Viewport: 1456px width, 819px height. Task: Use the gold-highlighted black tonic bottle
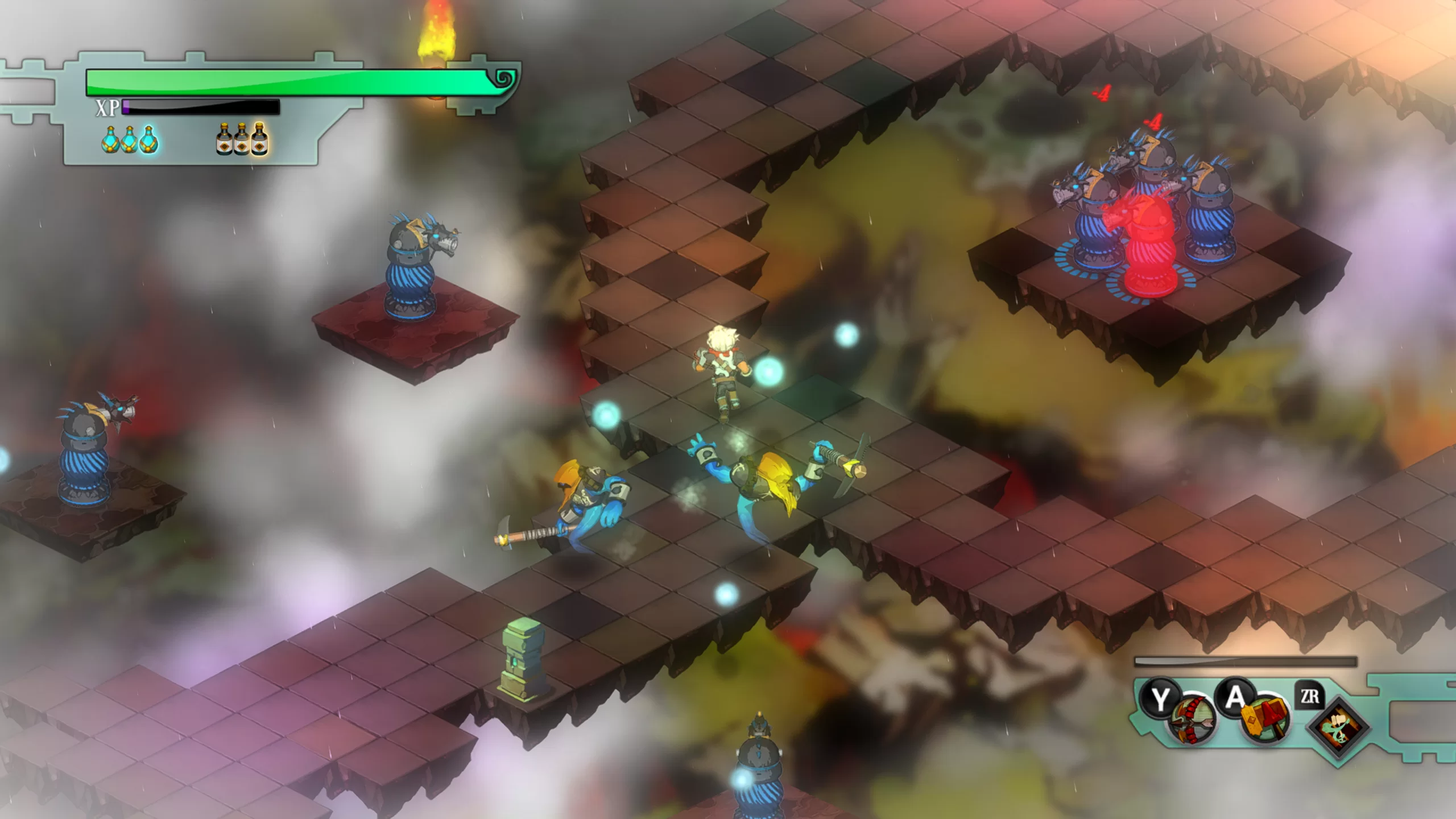coord(259,139)
